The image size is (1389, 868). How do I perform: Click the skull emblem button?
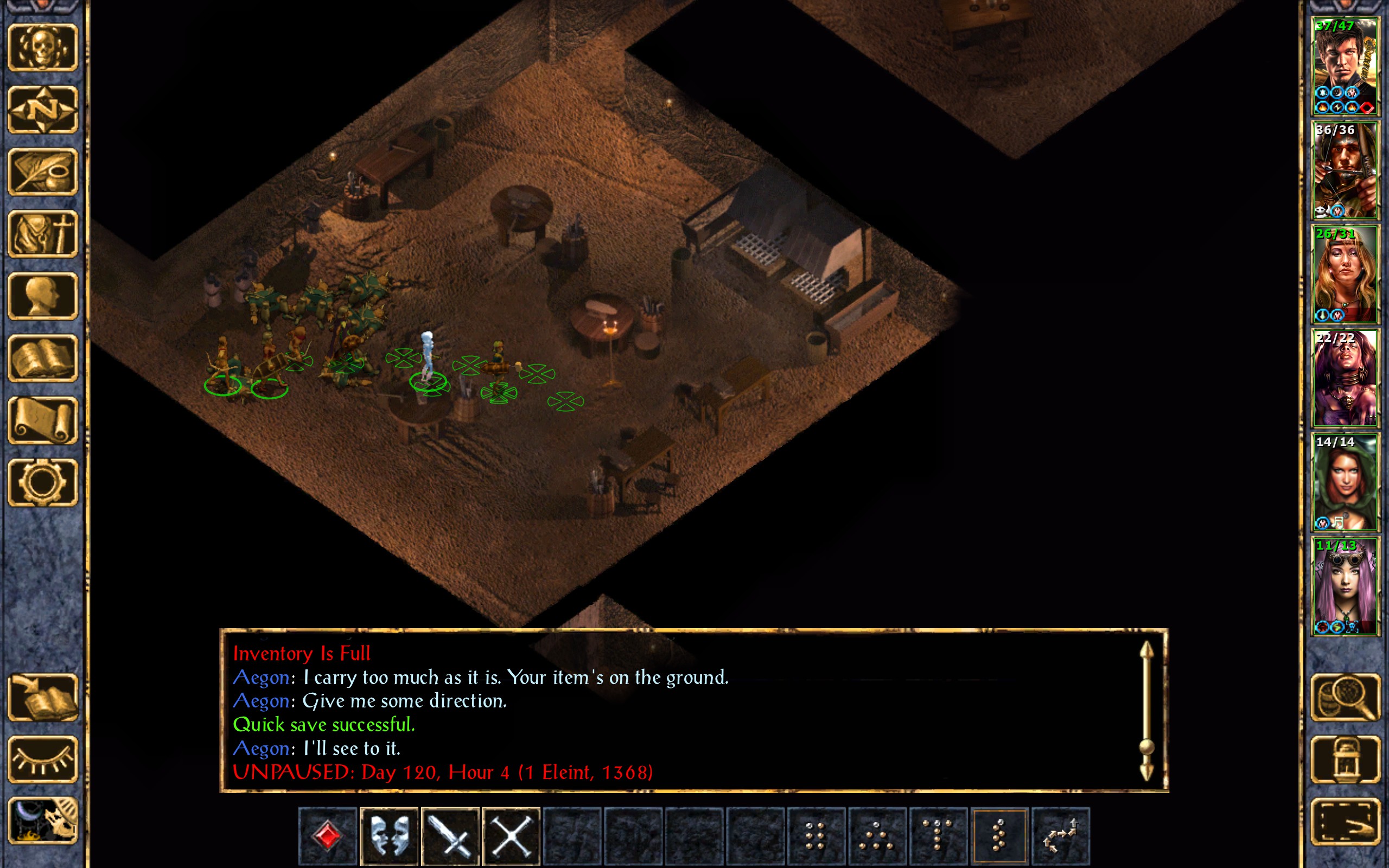[x=42, y=47]
